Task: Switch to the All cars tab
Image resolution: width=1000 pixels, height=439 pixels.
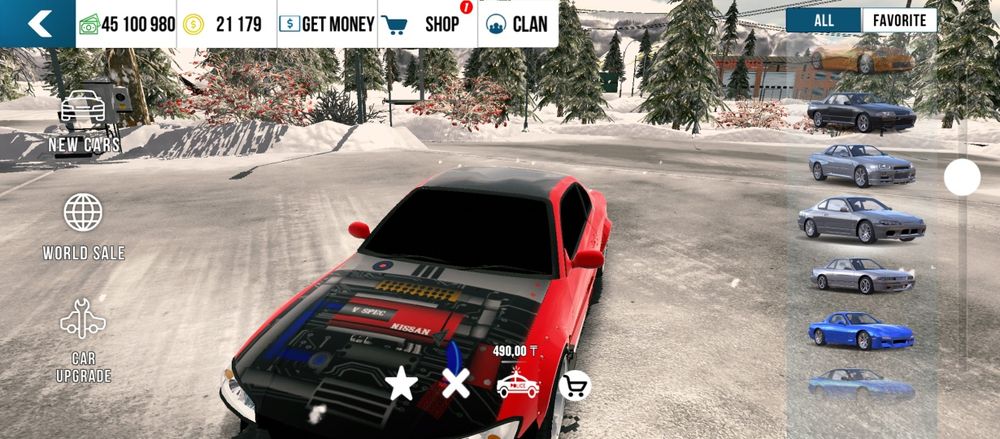Action: click(x=823, y=20)
